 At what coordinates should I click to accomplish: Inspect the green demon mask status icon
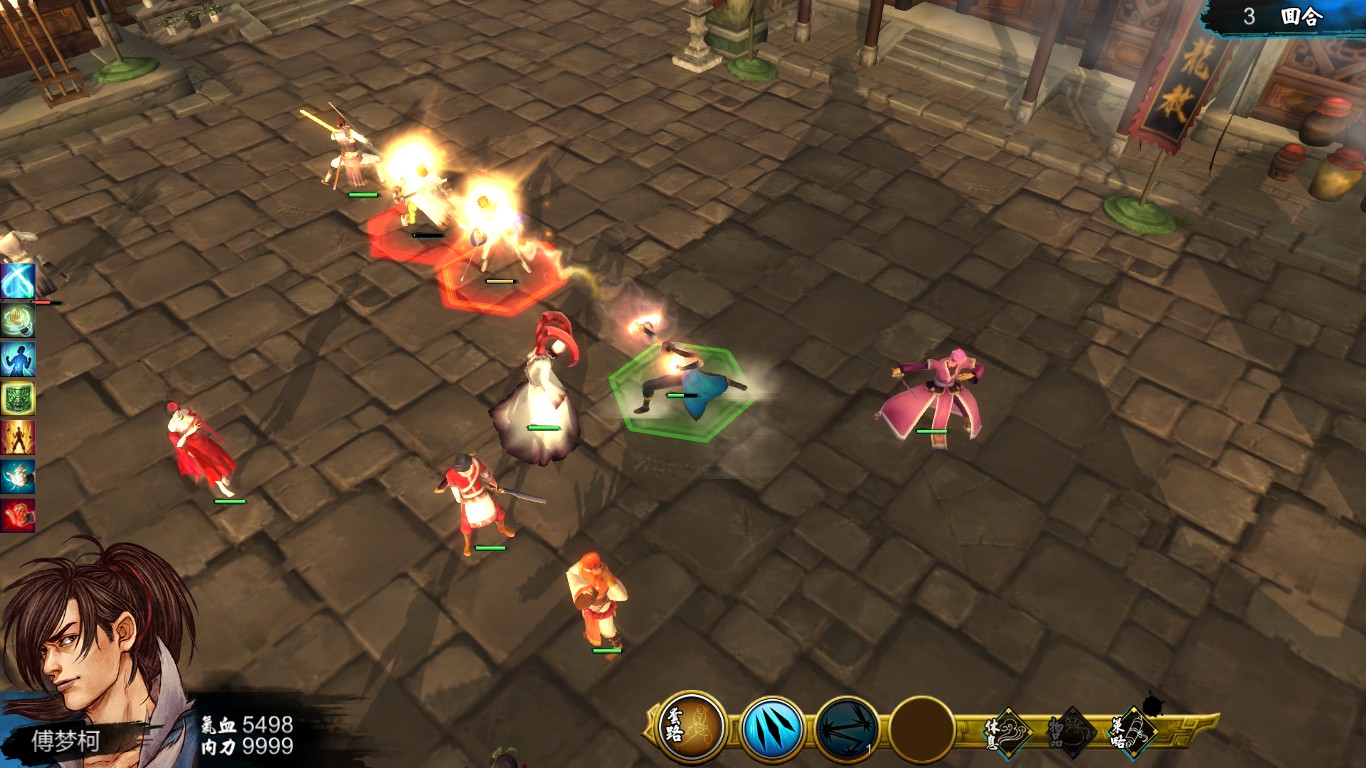click(x=18, y=398)
